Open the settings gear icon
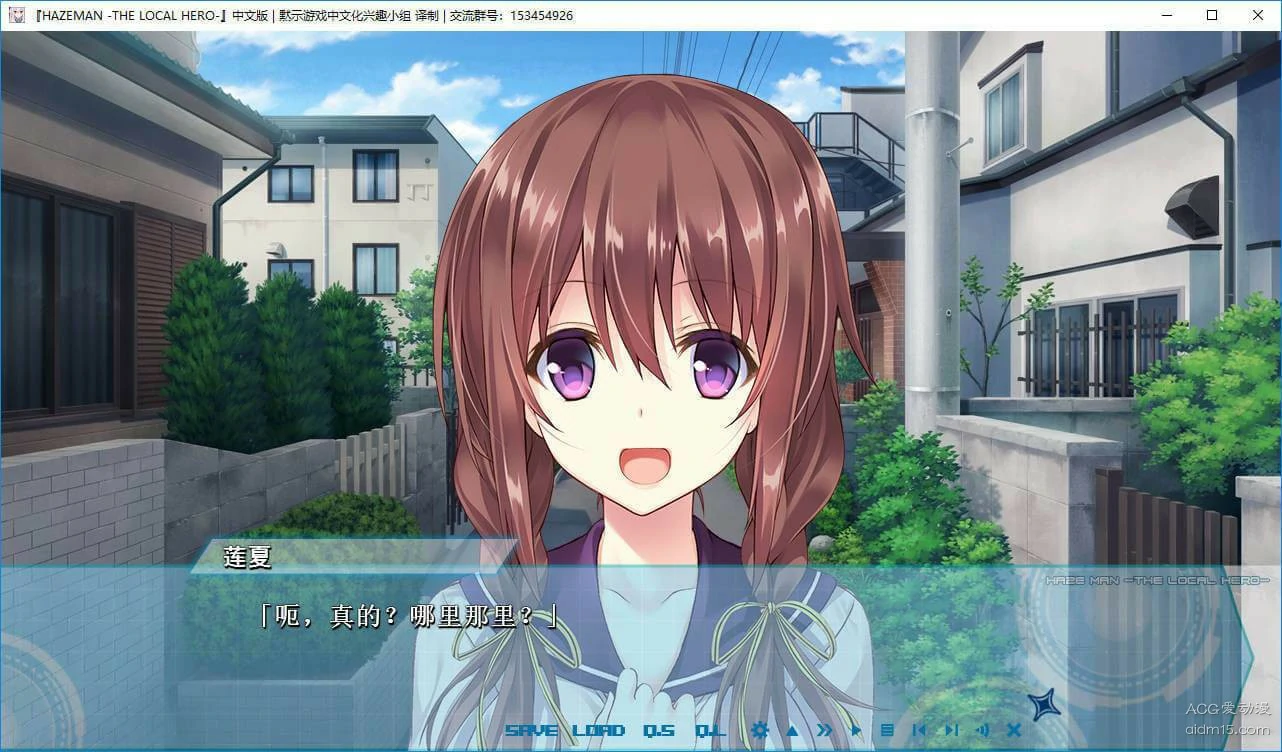This screenshot has width=1282, height=752. [760, 730]
